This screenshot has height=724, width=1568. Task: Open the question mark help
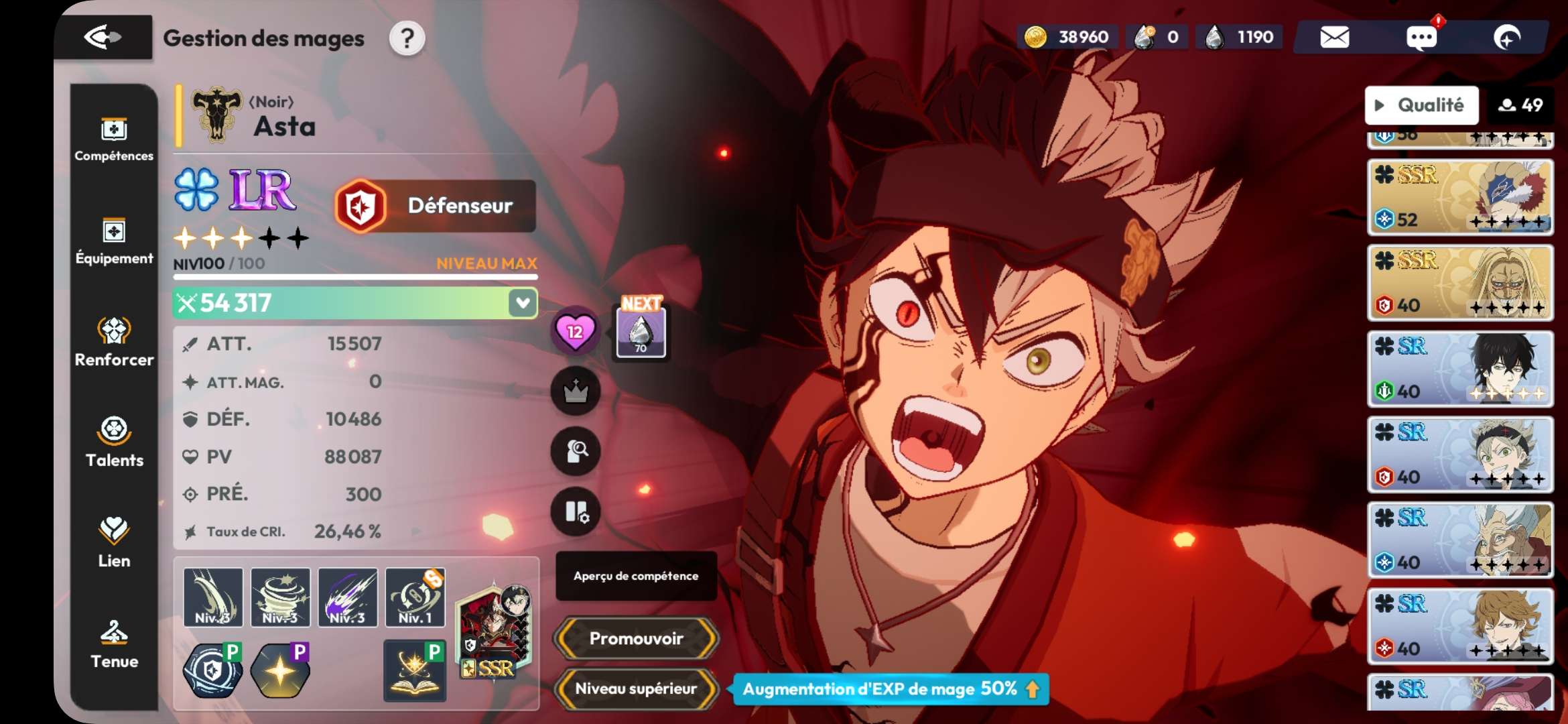407,39
